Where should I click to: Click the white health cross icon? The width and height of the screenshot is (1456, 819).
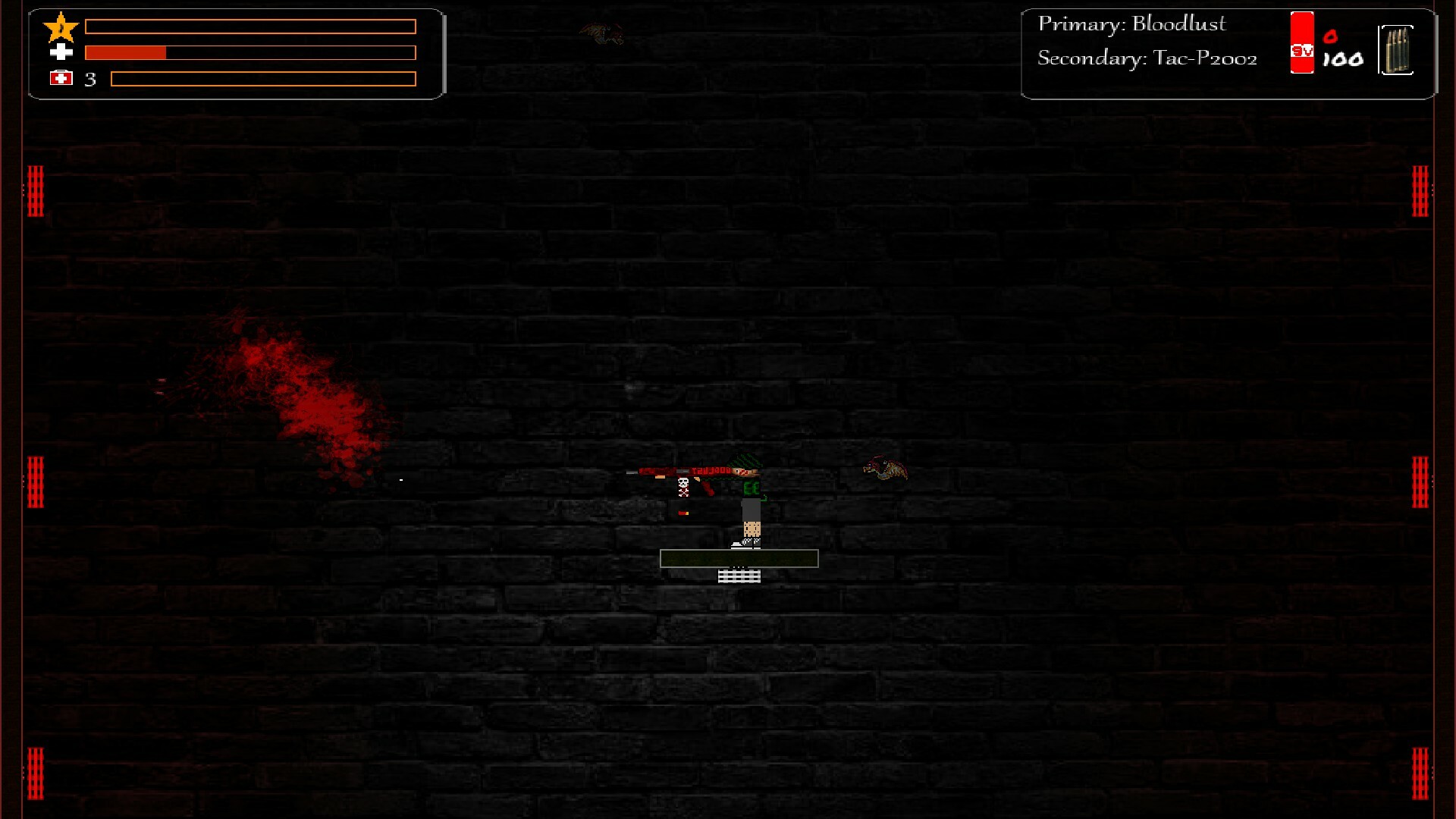61,52
